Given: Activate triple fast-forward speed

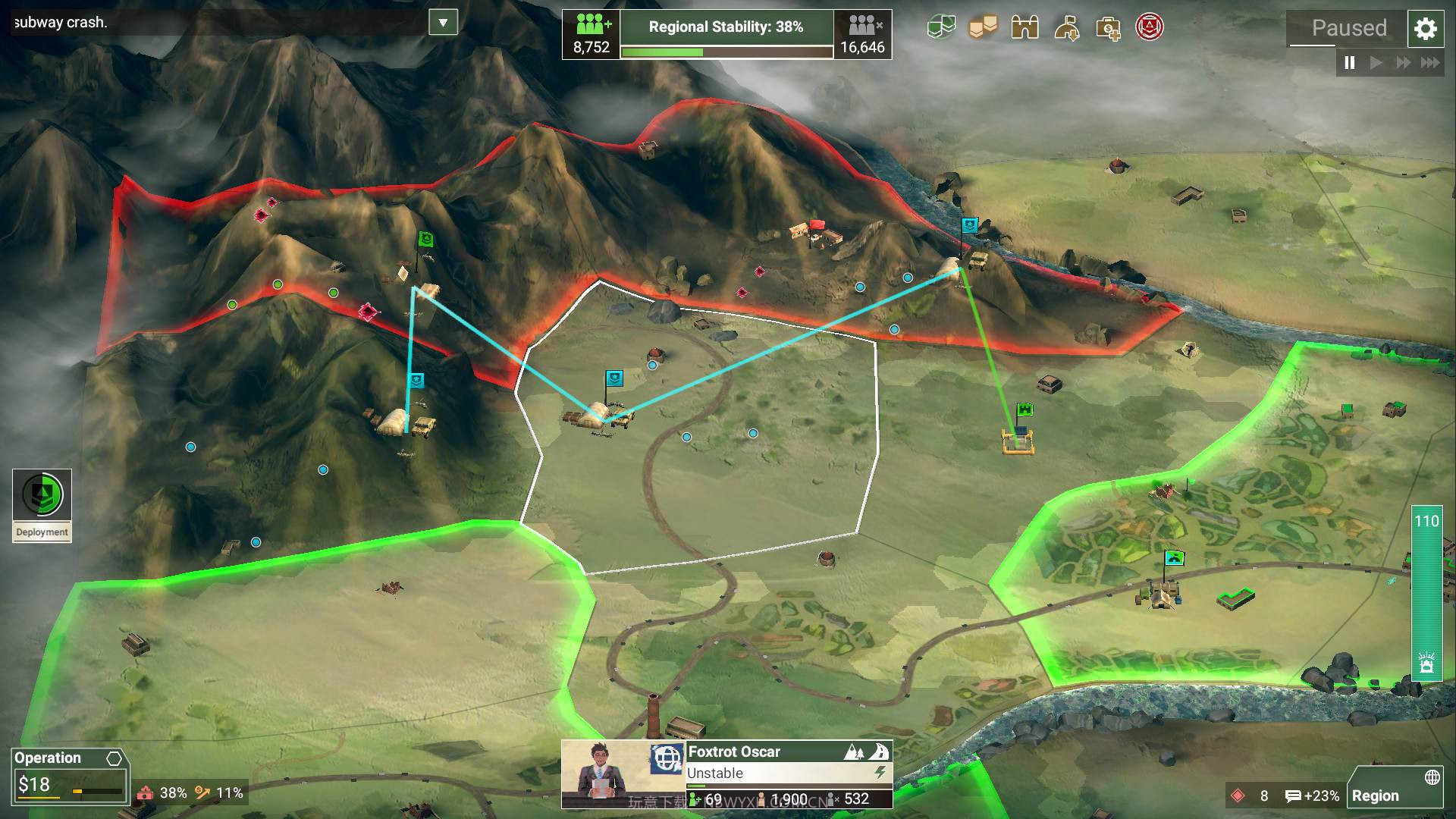Looking at the screenshot, I should click(x=1430, y=63).
